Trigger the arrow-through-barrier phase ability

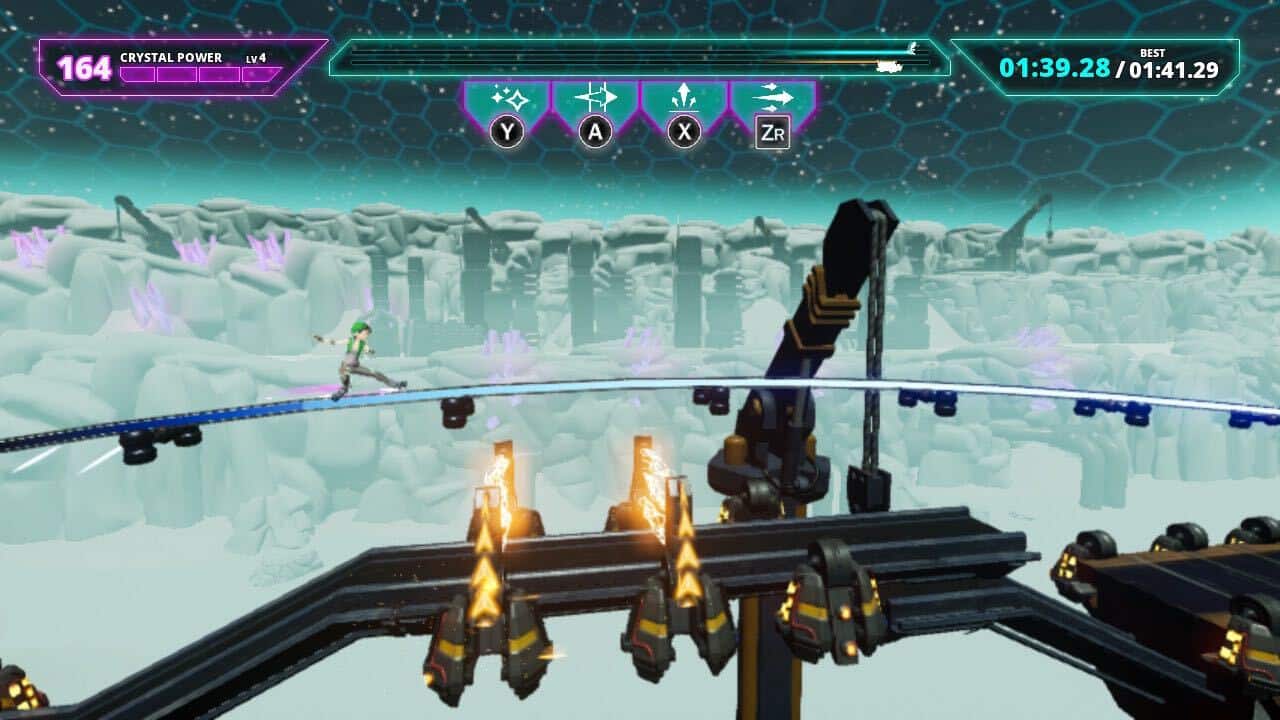point(595,100)
